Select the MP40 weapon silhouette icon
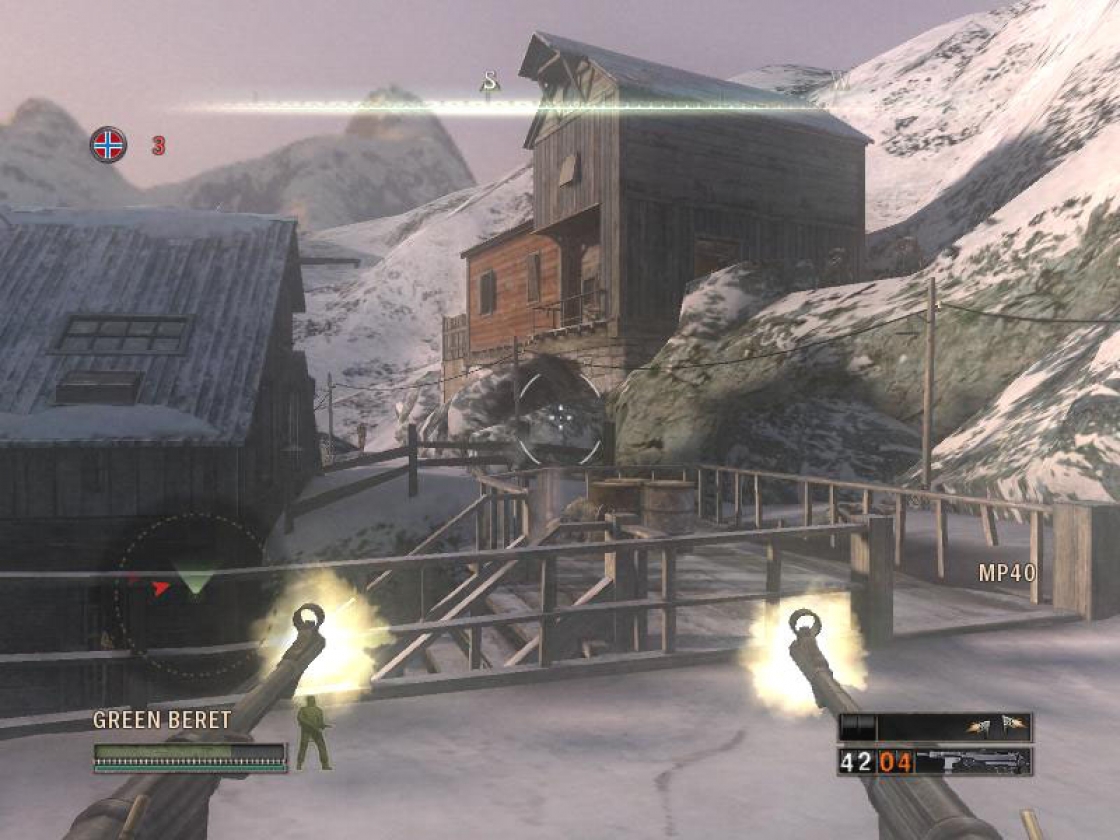 (972, 762)
